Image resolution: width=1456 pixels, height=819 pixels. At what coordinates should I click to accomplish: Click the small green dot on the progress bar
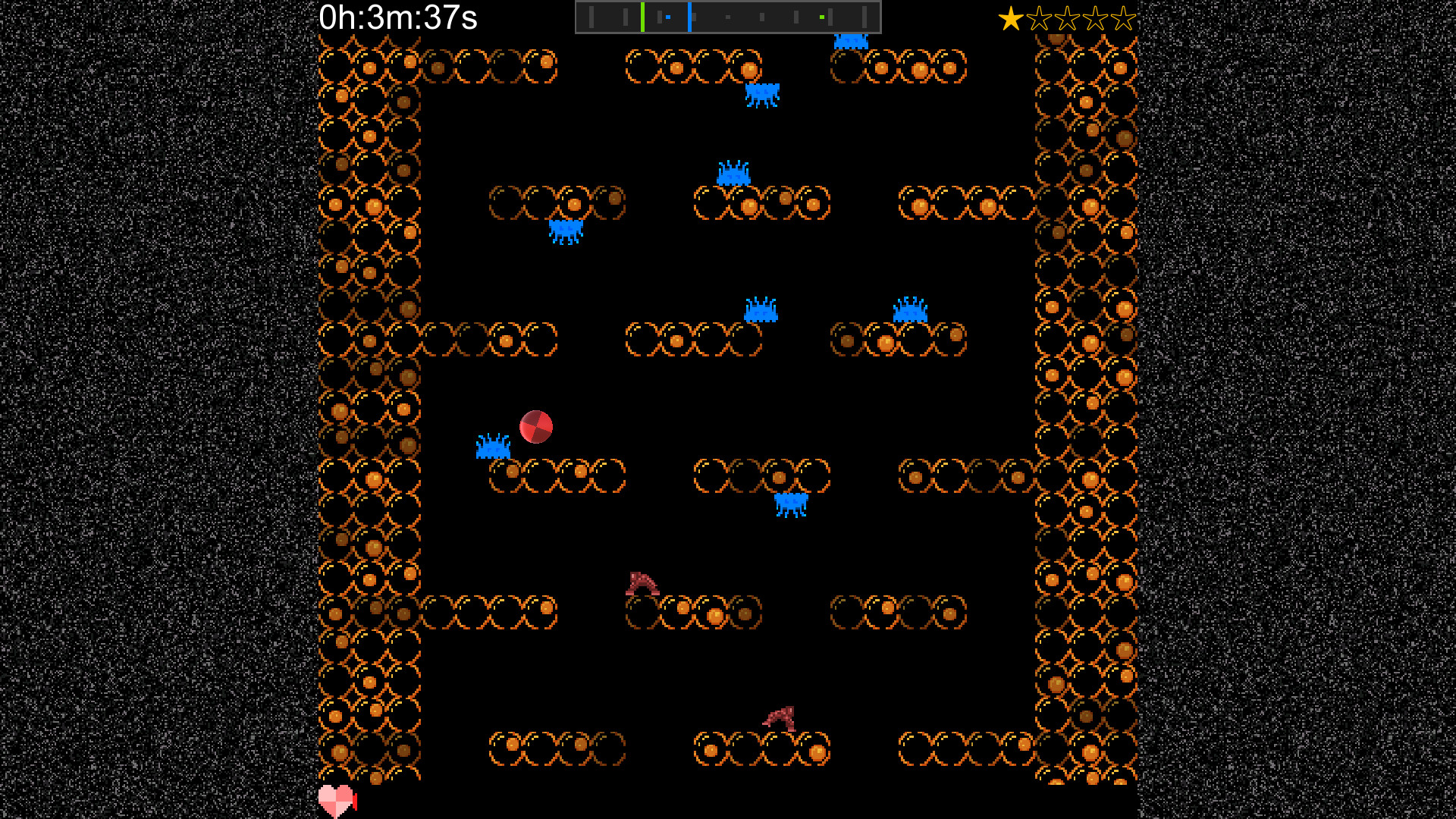point(821,16)
